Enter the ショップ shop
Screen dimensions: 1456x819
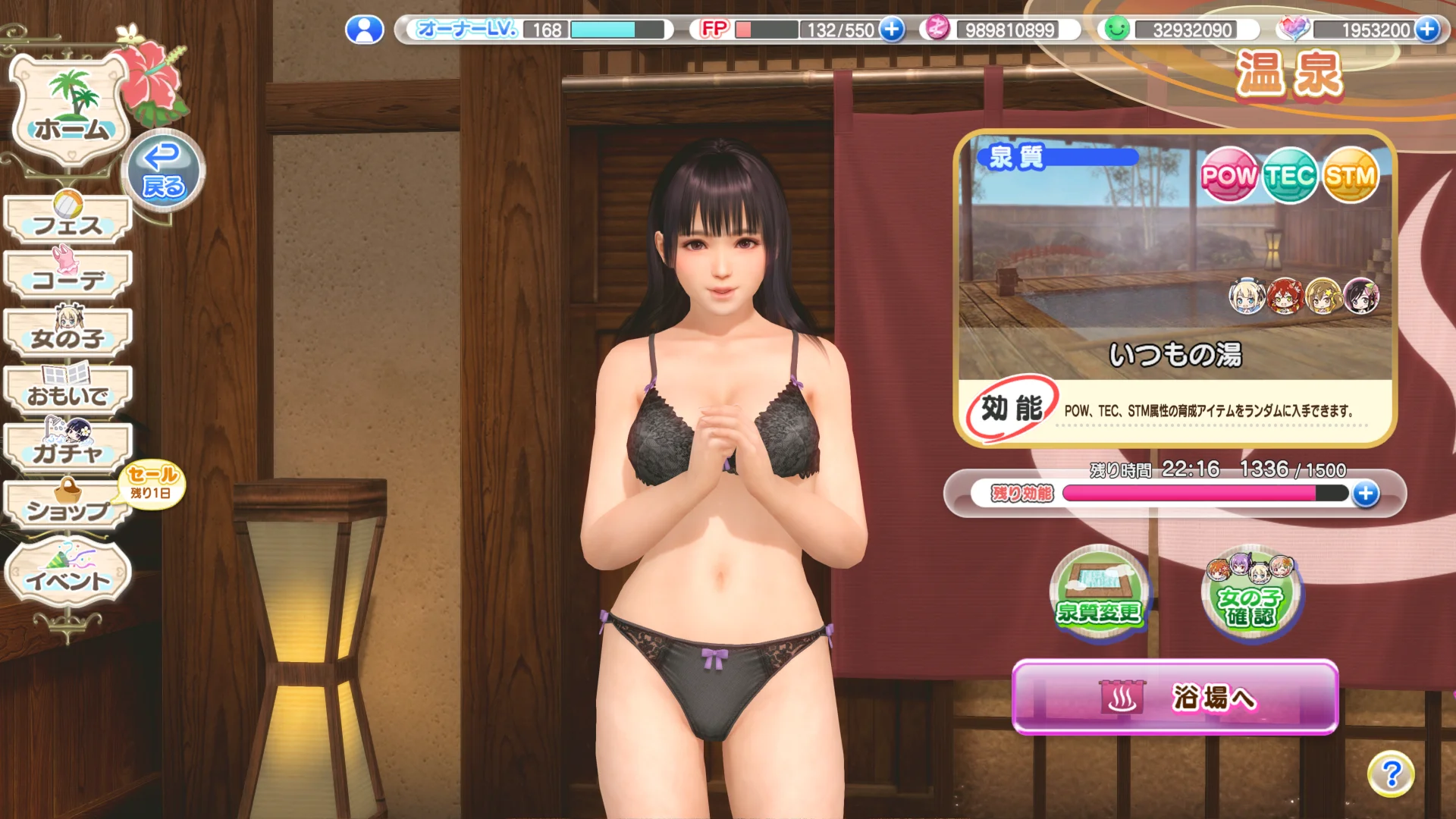[x=68, y=507]
